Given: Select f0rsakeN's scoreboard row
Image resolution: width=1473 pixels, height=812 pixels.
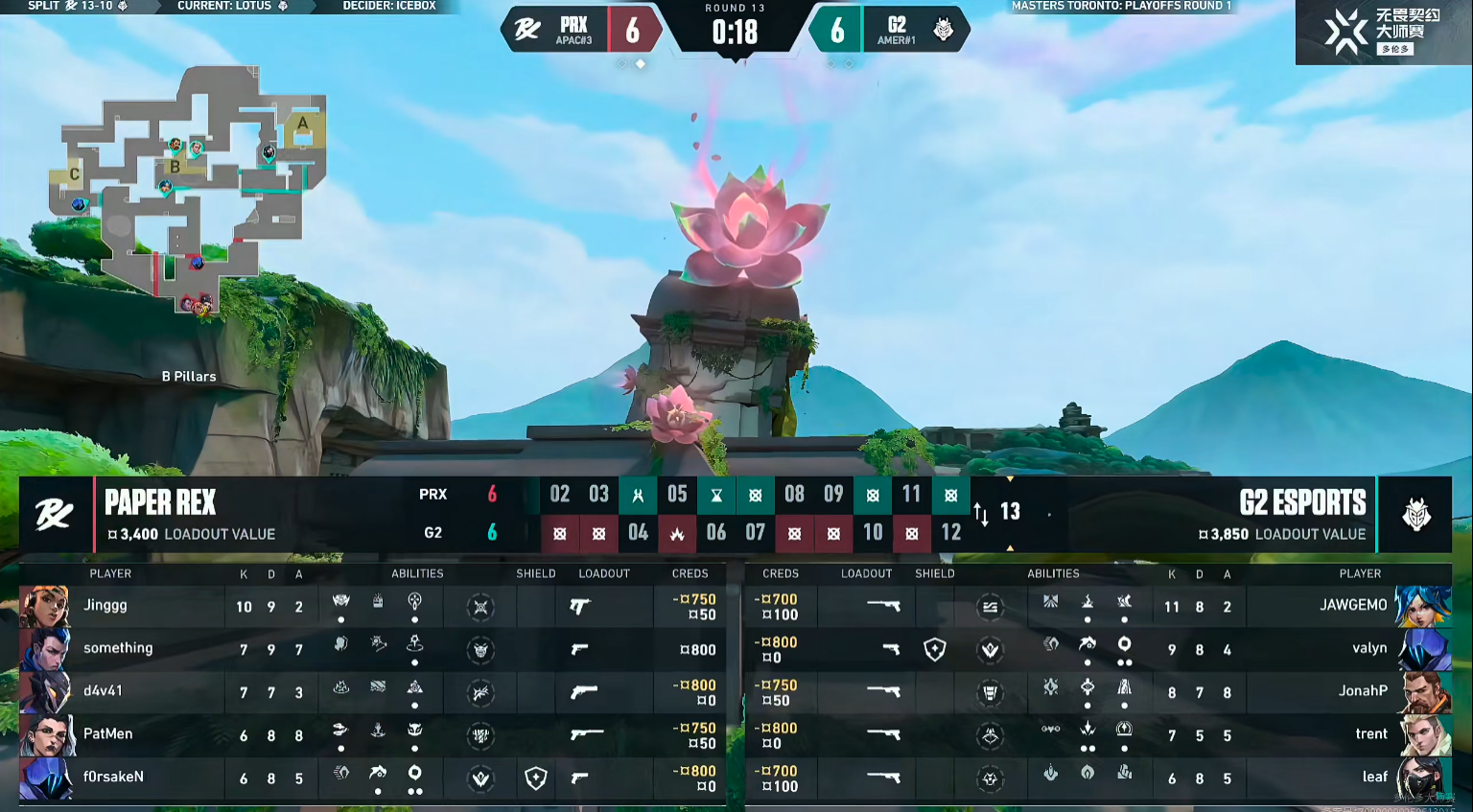Looking at the screenshot, I should tap(113, 777).
